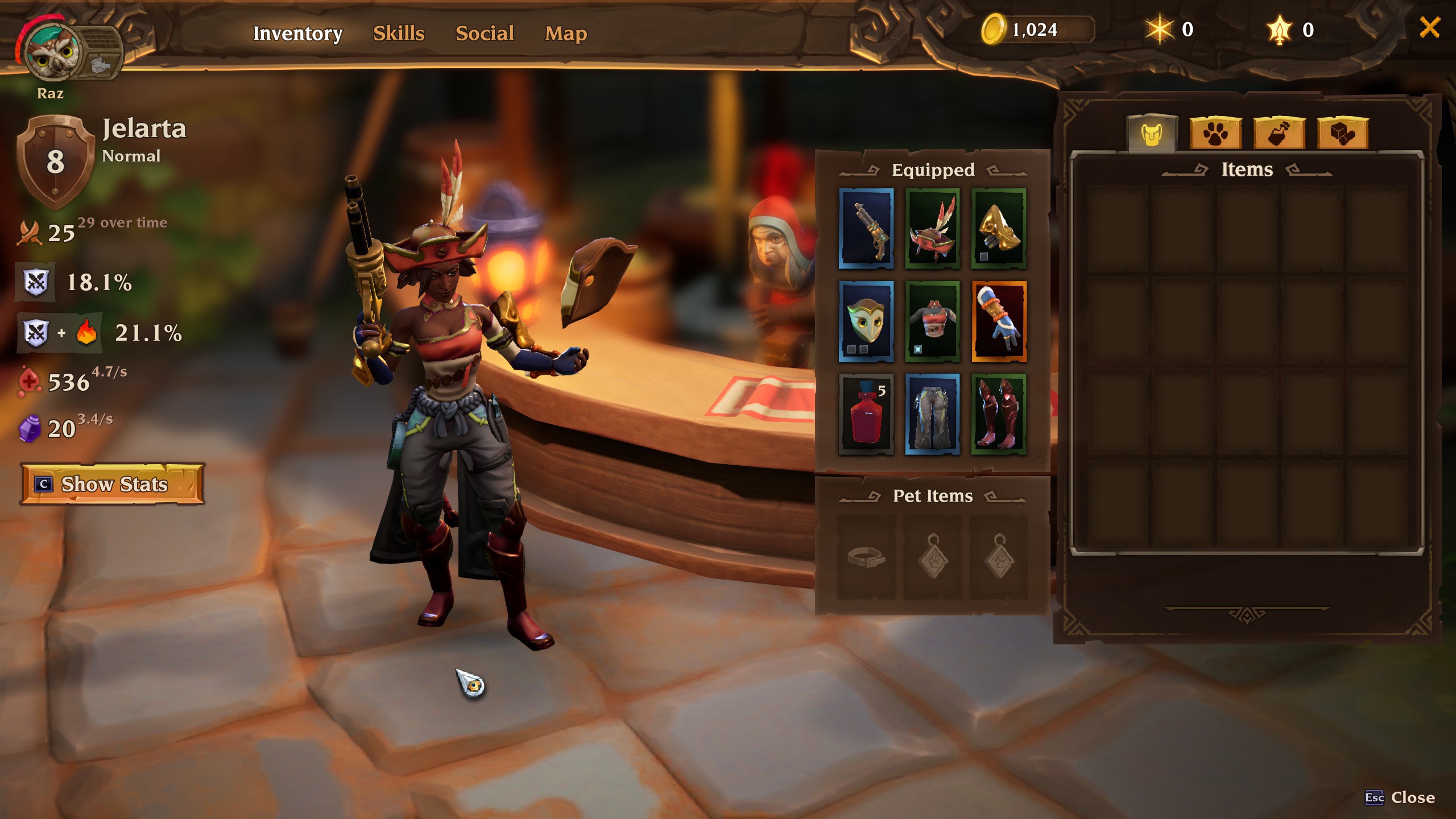The height and width of the screenshot is (819, 1456).
Task: Select the owl mask equipment slot
Action: point(866,321)
